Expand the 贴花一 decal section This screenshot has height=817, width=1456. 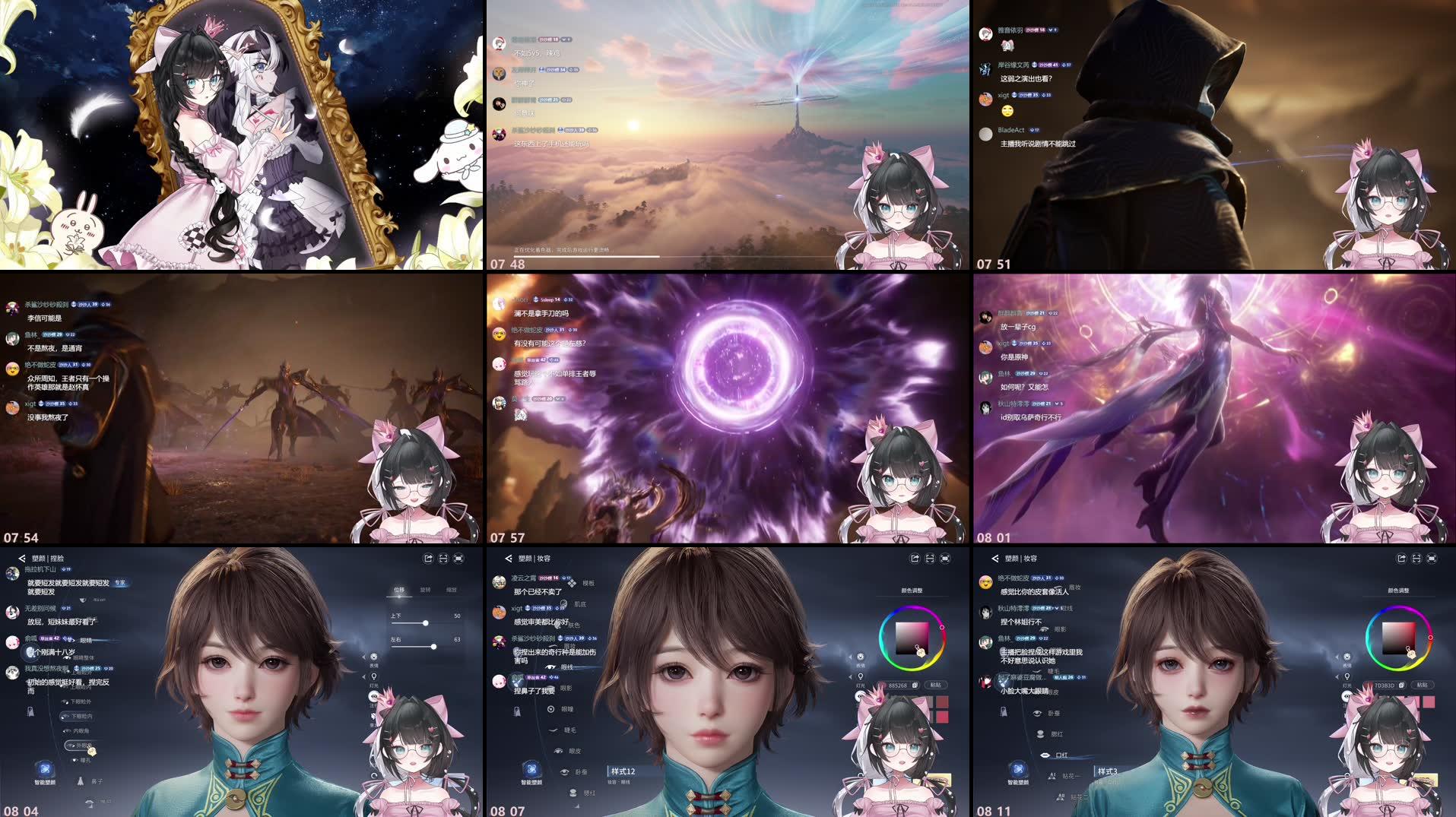(x=1052, y=776)
